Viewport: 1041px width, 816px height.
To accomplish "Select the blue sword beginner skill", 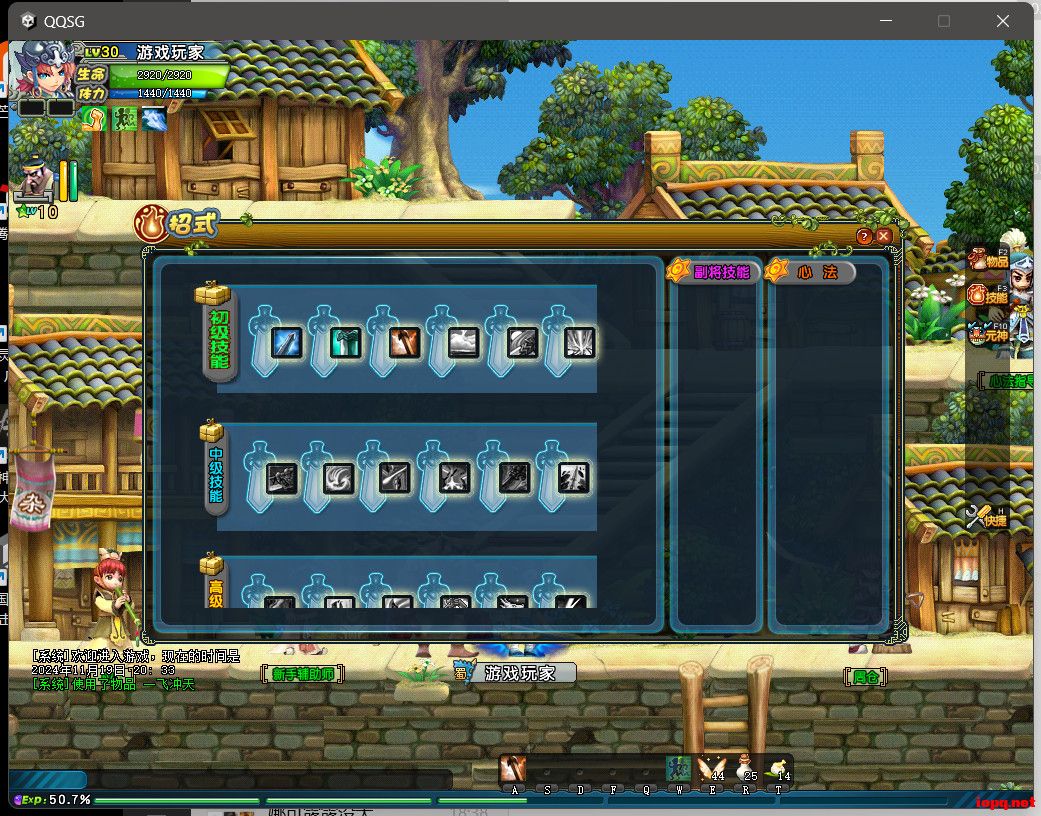I will [287, 343].
